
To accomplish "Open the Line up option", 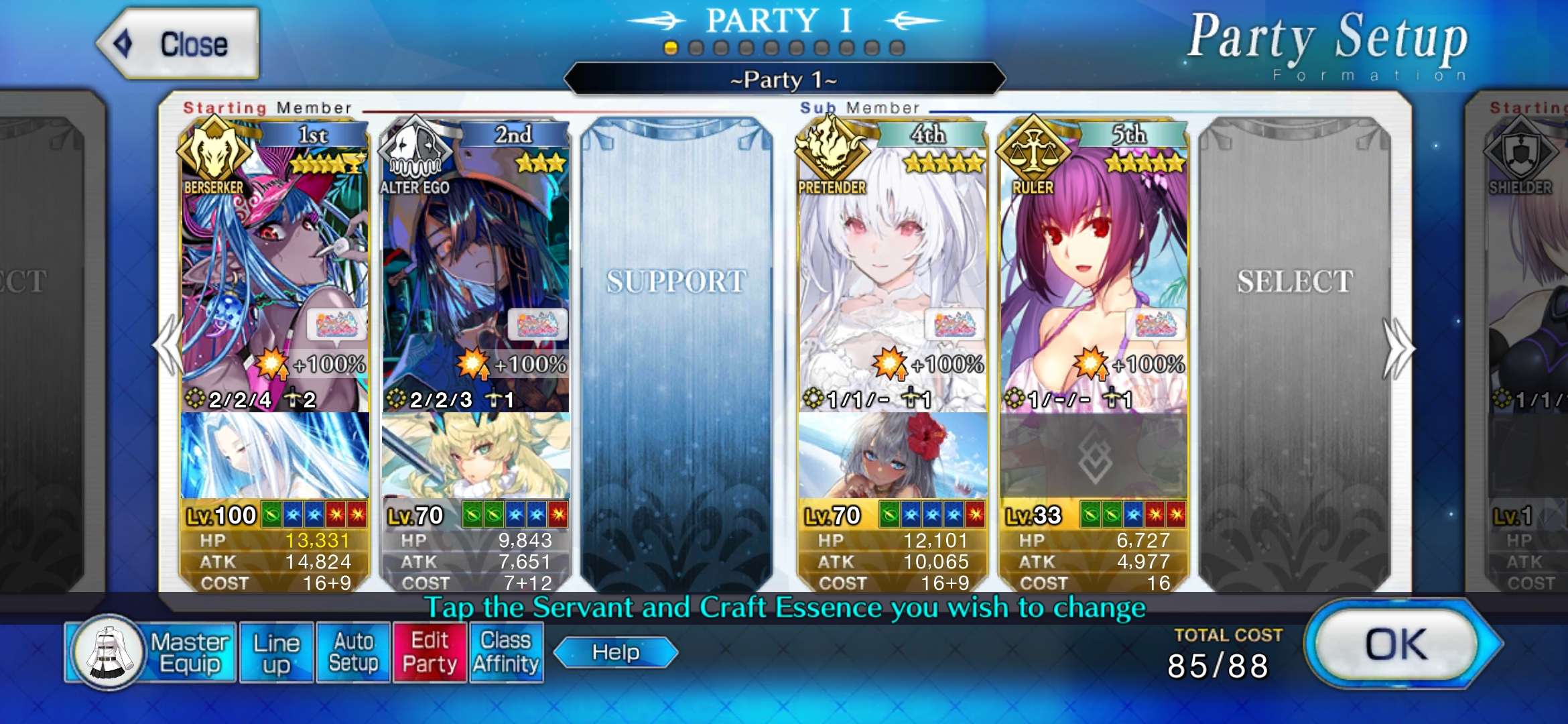I will (x=276, y=652).
